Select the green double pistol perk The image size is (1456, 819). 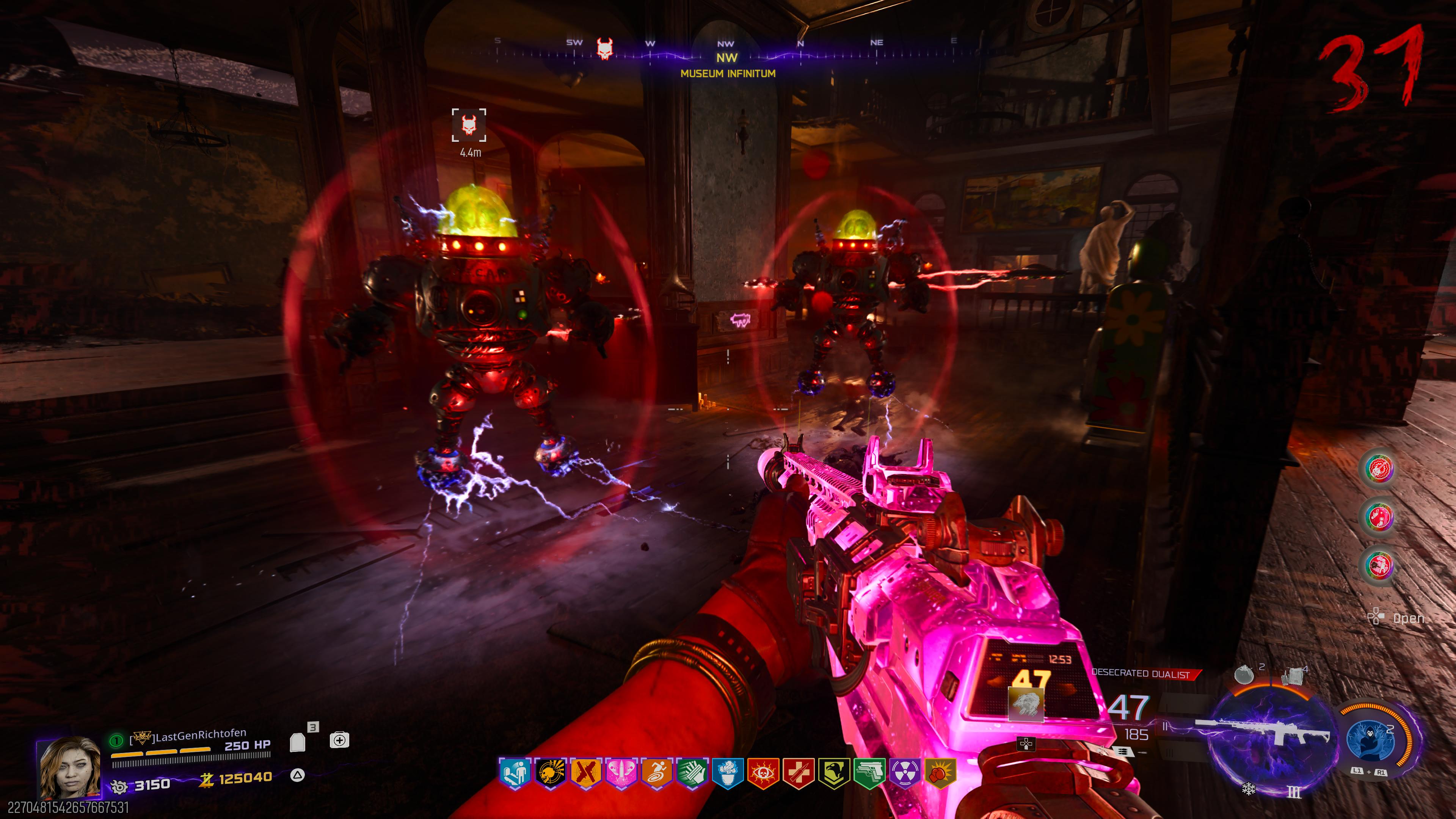tap(869, 773)
